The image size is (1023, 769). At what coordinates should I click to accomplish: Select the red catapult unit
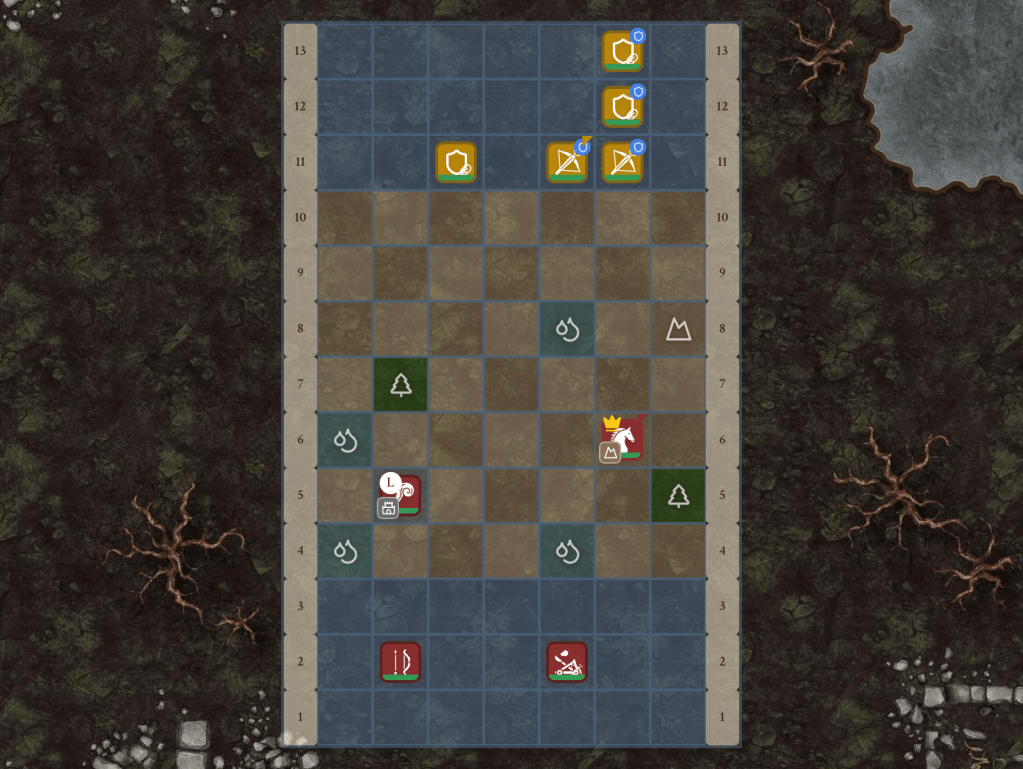[567, 661]
